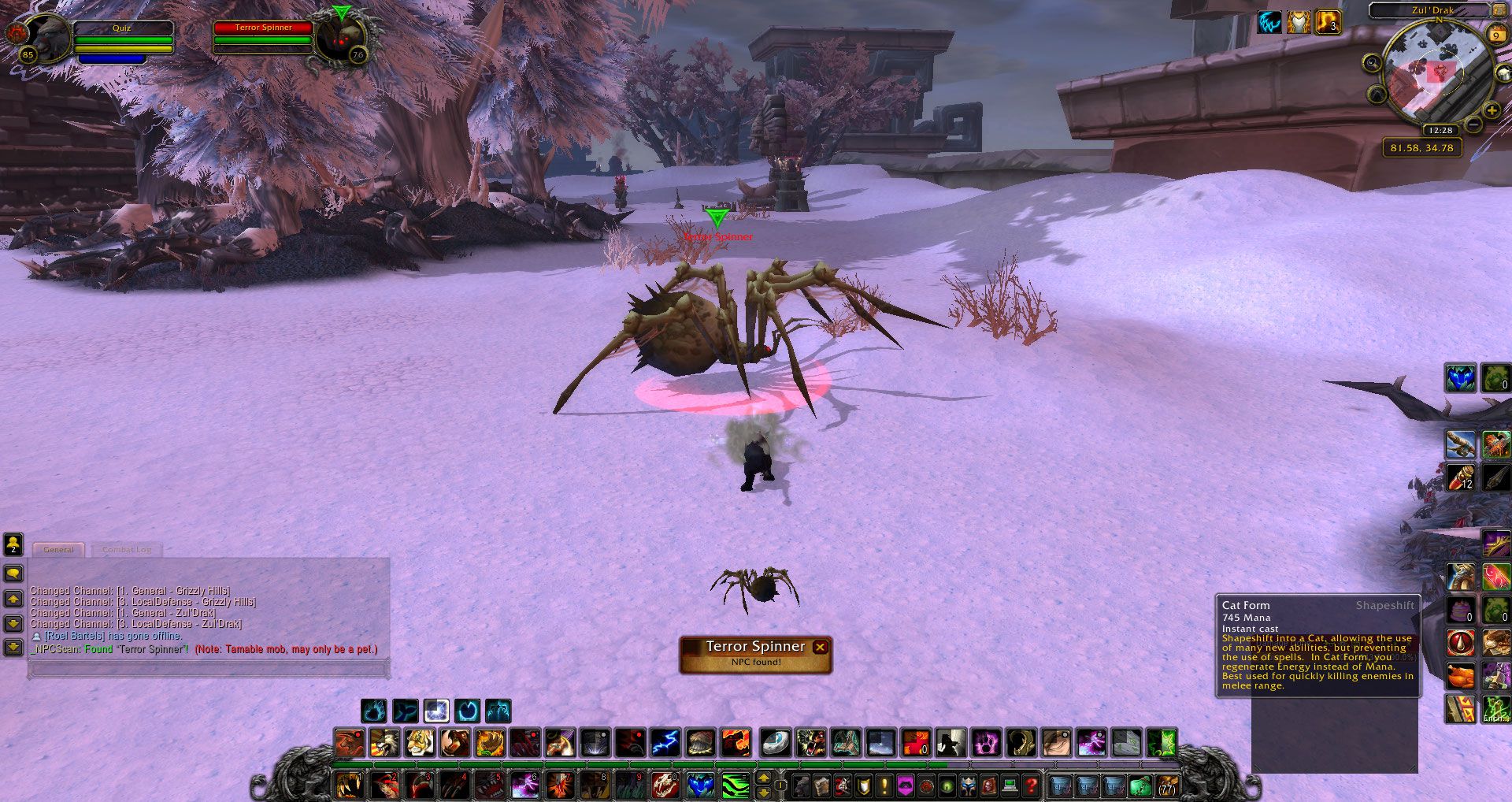Switch to the Combat Log chat tab

(x=126, y=550)
